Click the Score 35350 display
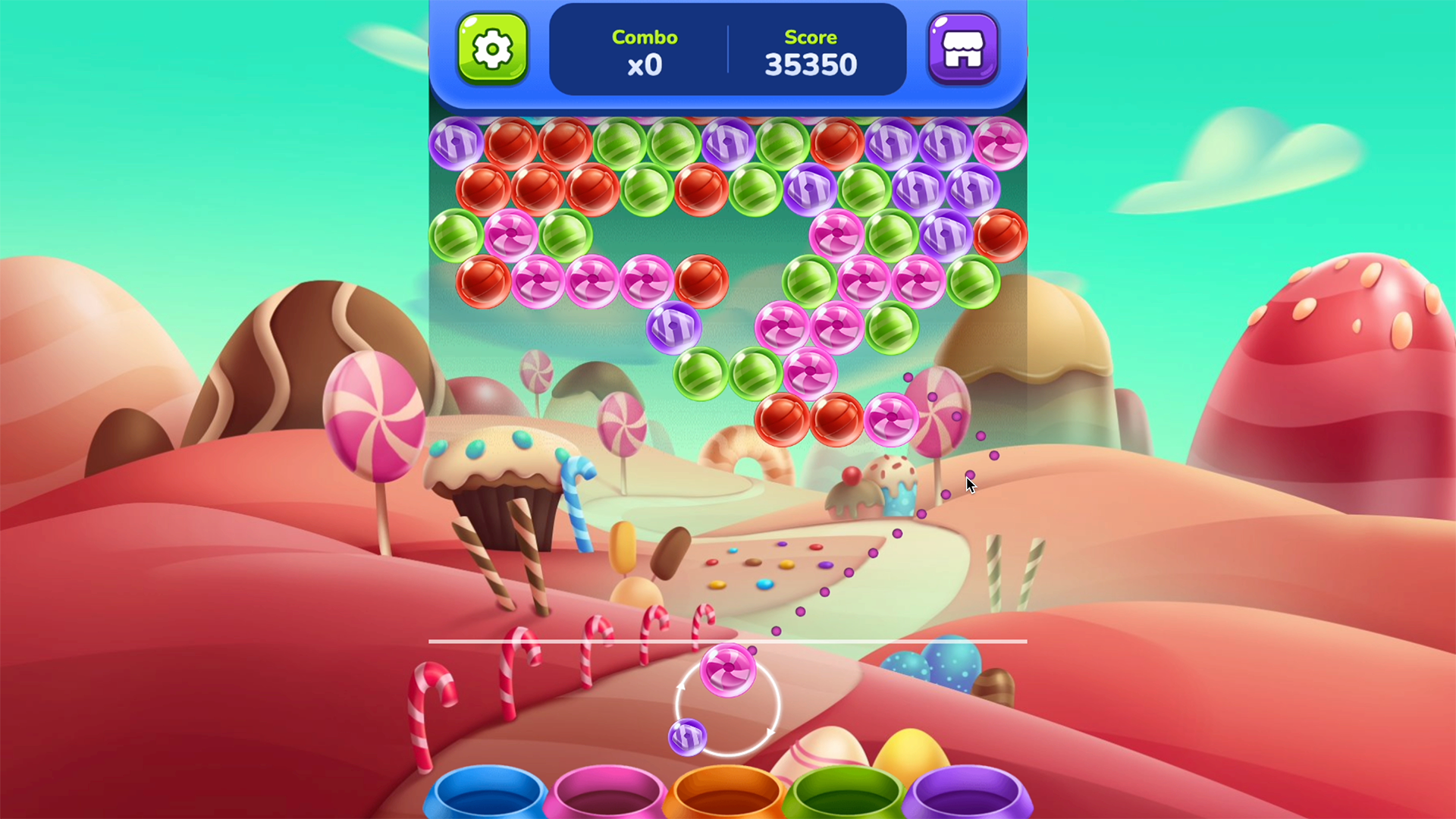Image resolution: width=1456 pixels, height=819 pixels. click(x=810, y=52)
